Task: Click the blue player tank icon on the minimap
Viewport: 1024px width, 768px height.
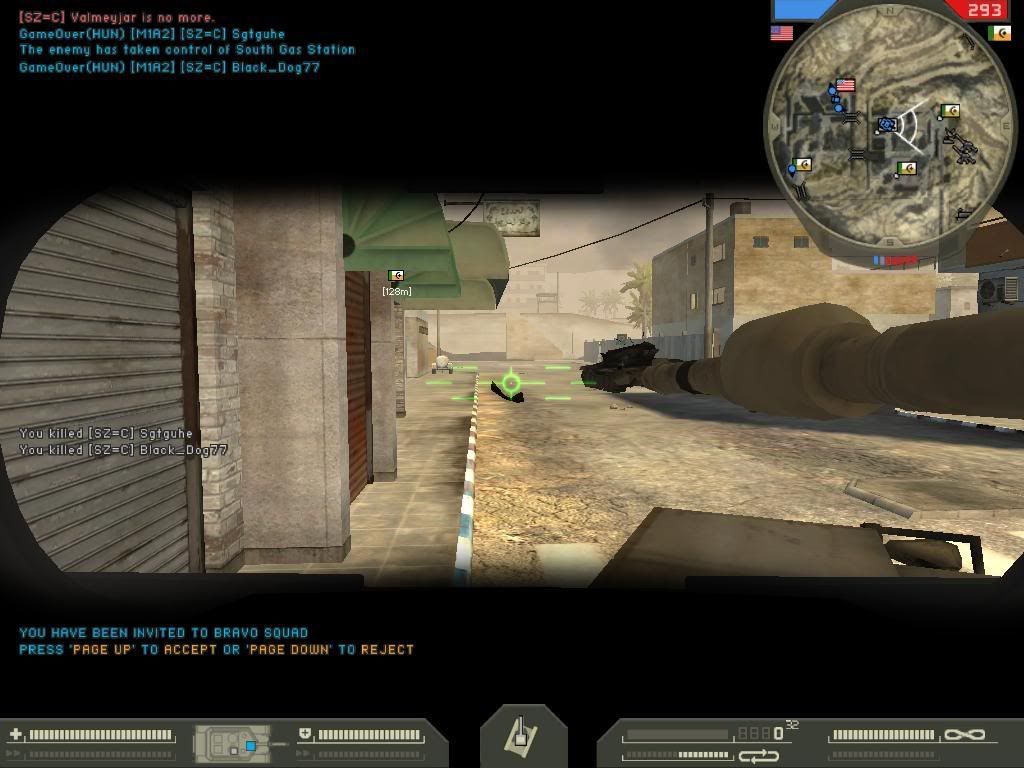Action: tap(886, 125)
